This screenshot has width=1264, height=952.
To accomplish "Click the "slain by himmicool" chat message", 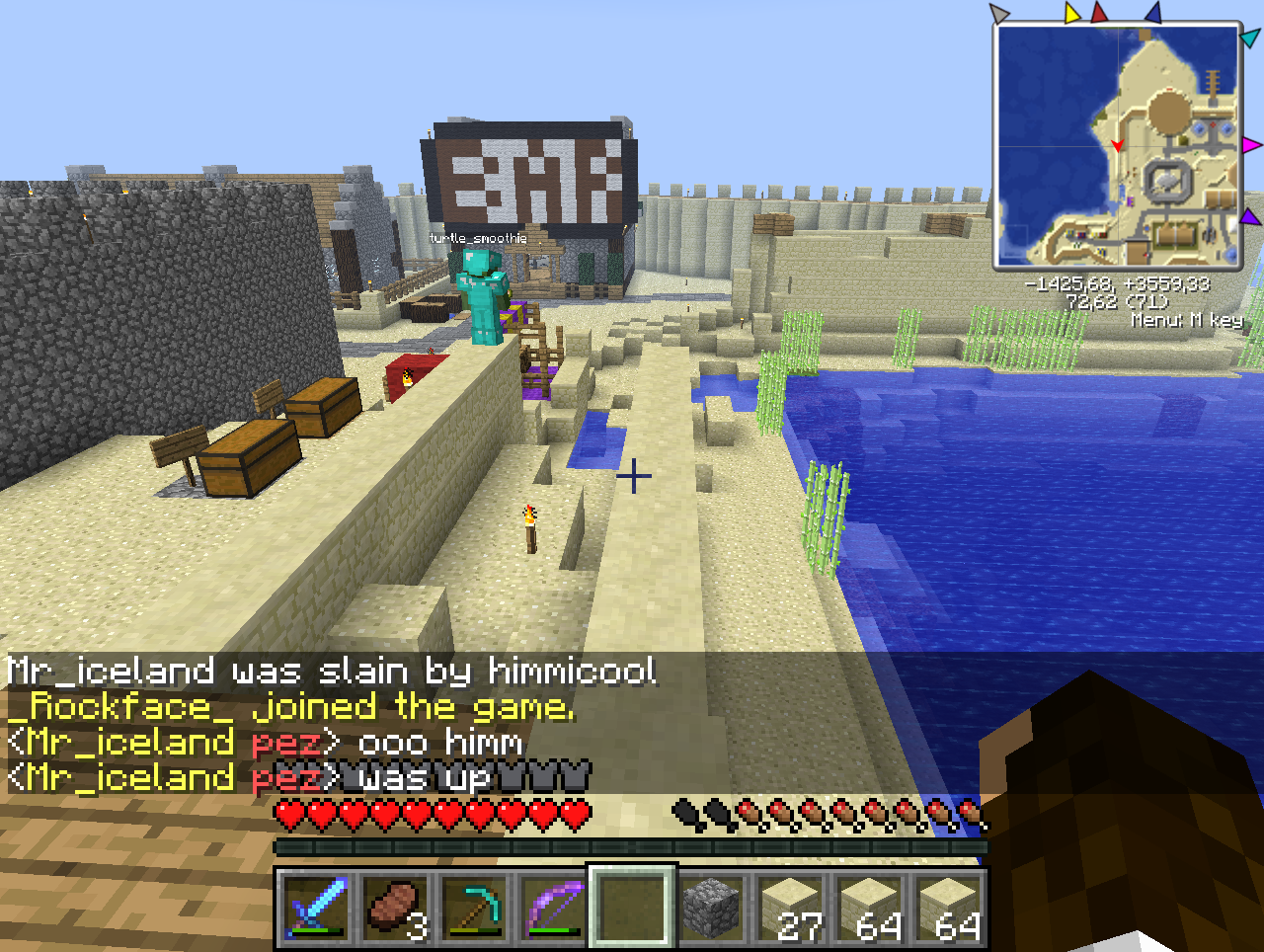I will (331, 672).
